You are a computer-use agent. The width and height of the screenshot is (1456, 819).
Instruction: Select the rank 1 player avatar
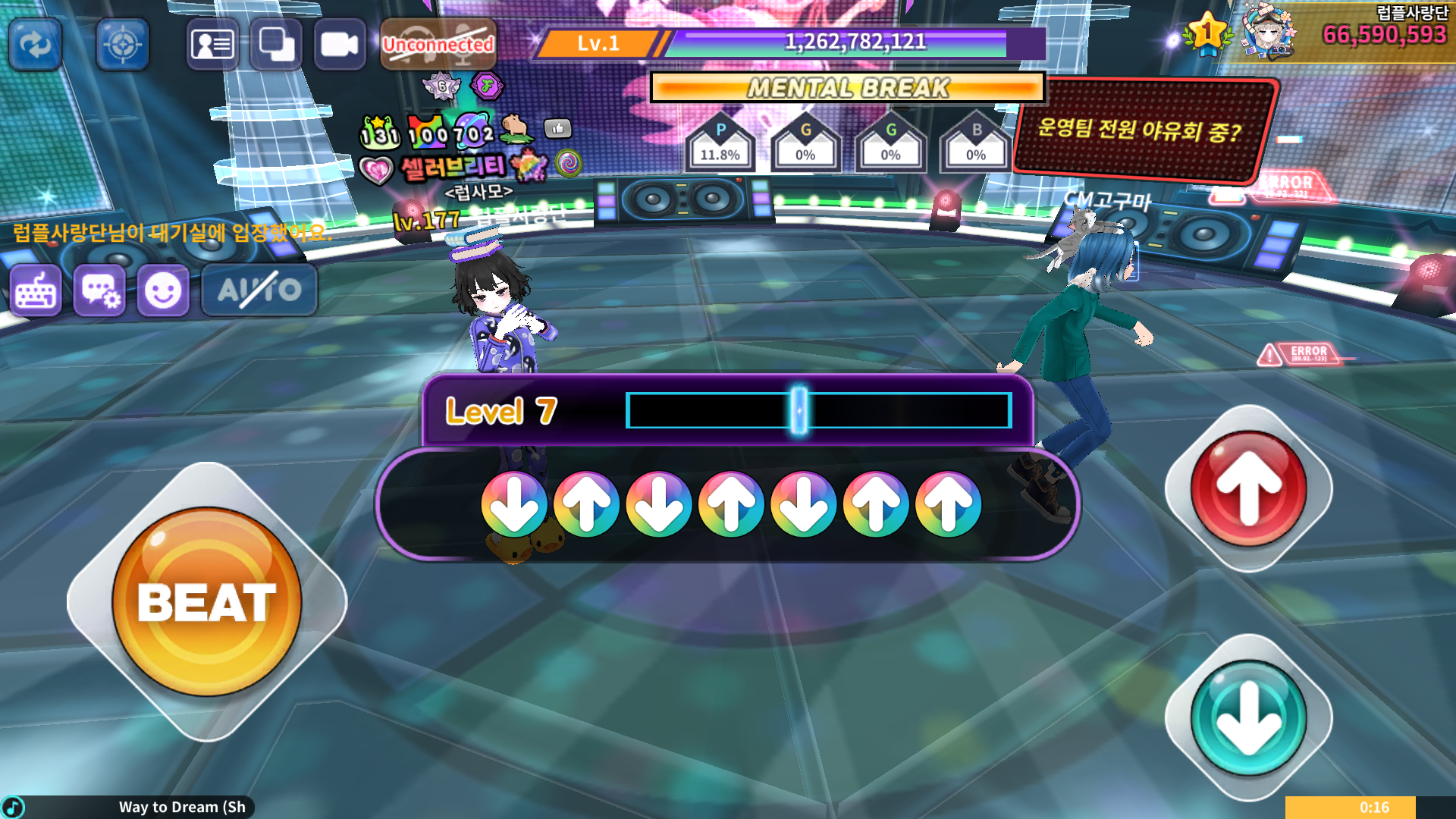click(1269, 33)
